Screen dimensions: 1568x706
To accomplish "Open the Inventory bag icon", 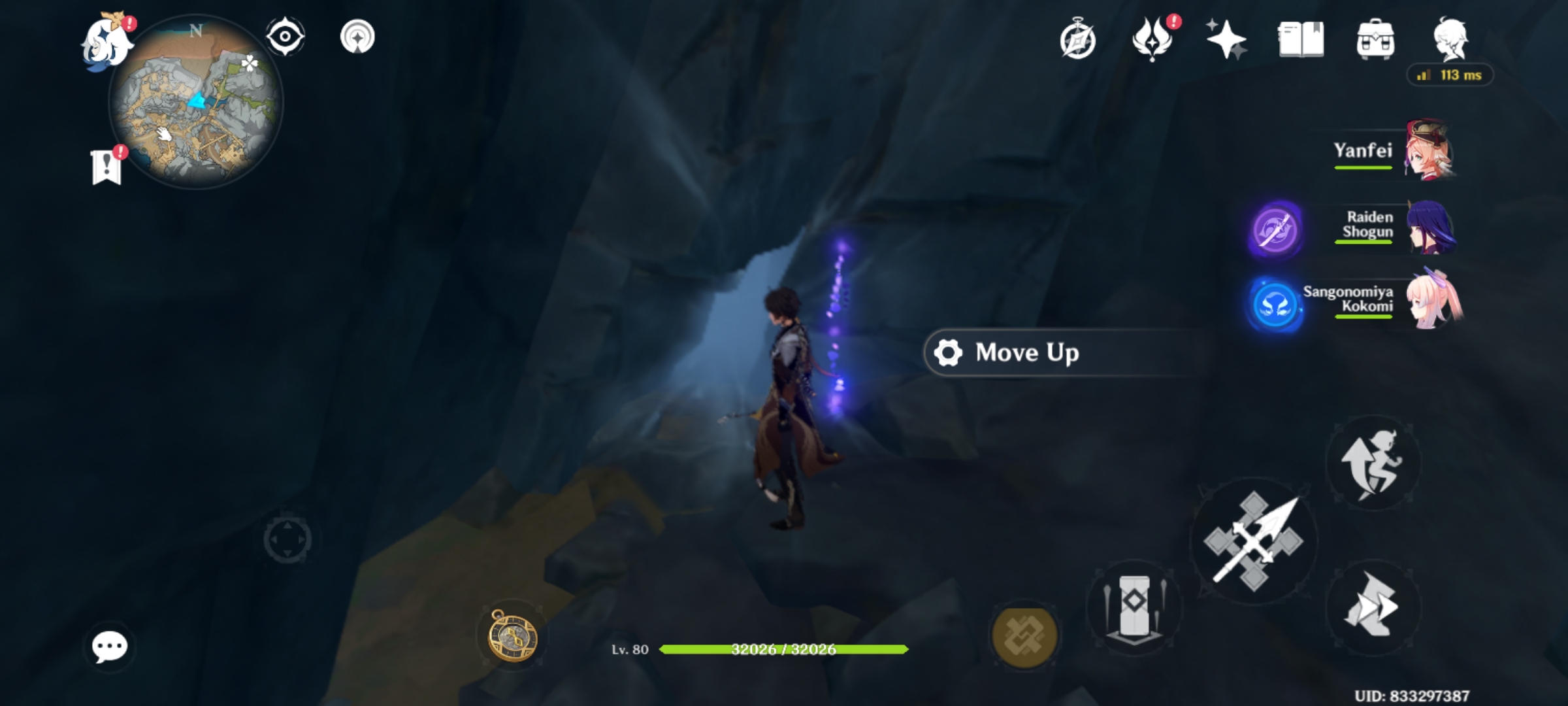I will click(x=1376, y=41).
